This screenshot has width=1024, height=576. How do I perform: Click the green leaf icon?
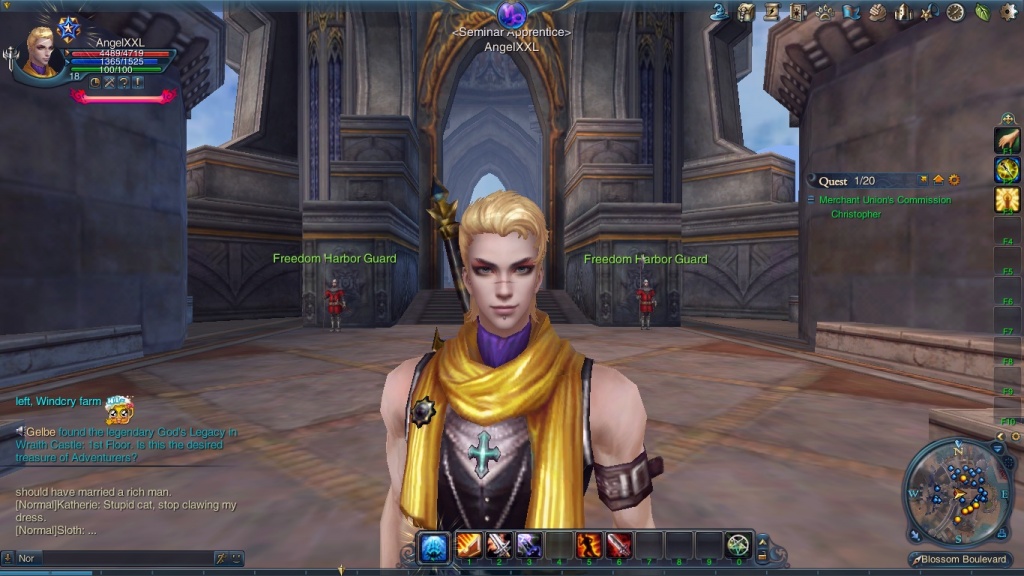(981, 12)
